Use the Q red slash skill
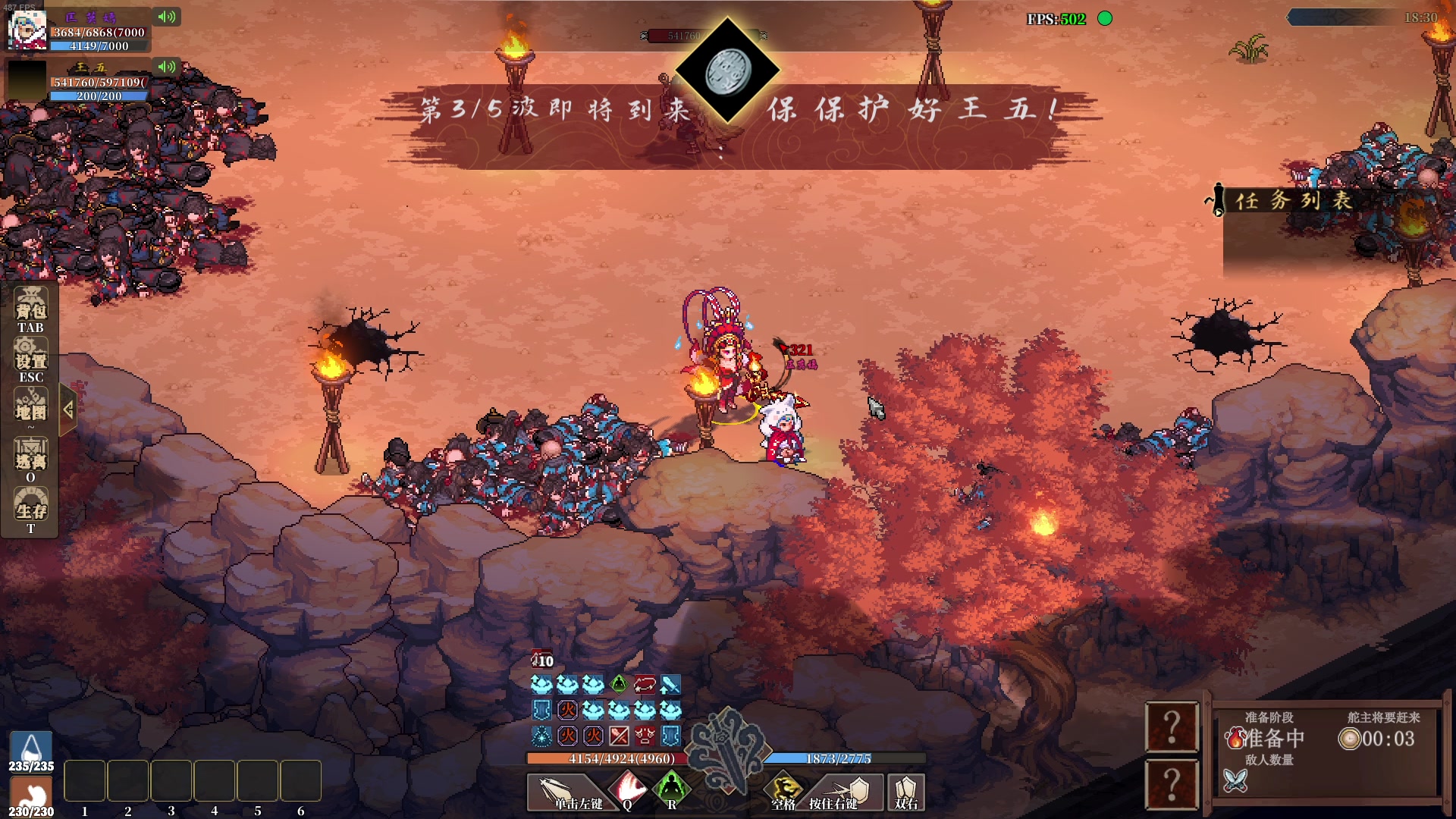The image size is (1456, 819). tap(628, 790)
